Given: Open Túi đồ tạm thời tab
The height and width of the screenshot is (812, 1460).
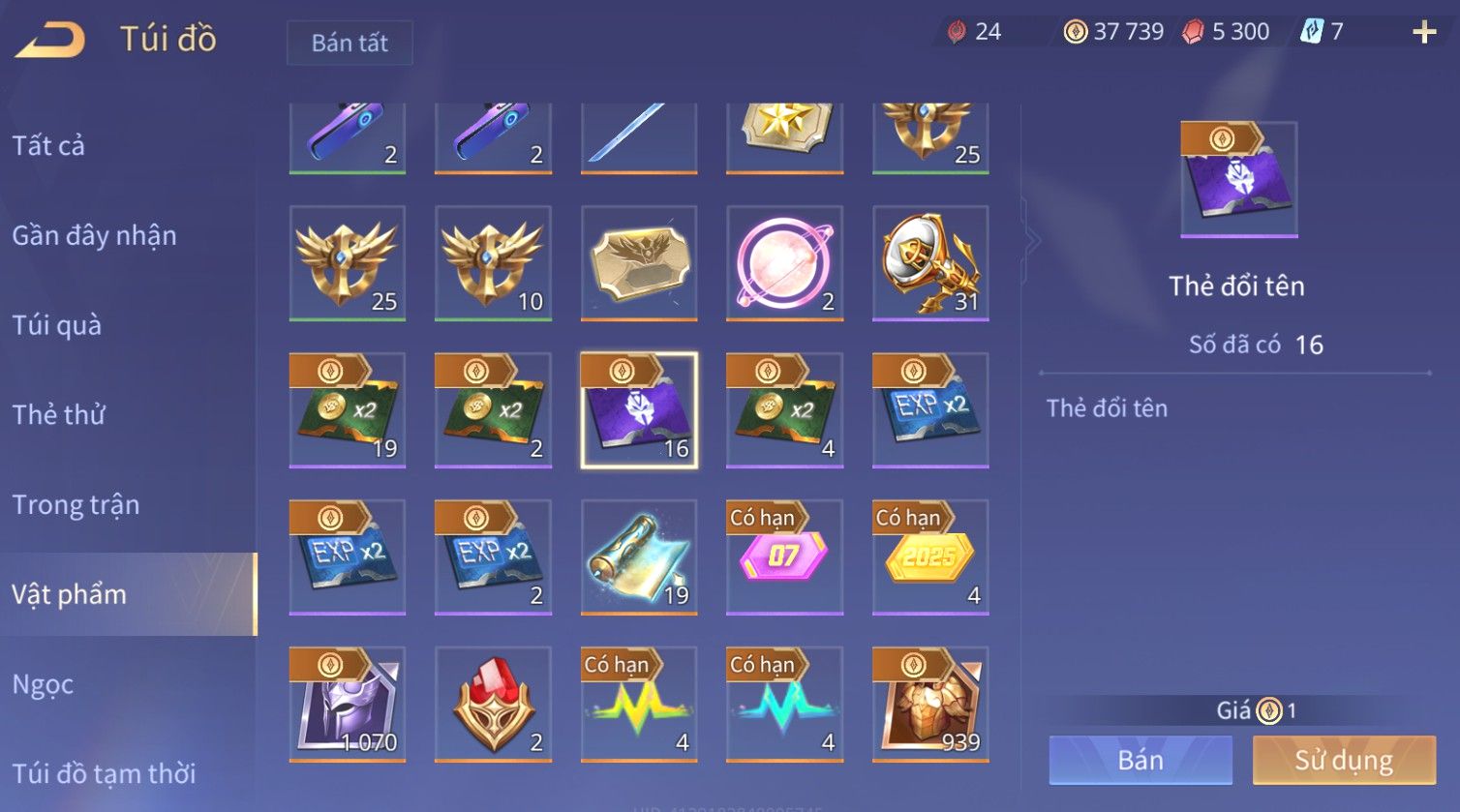Looking at the screenshot, I should [x=104, y=773].
